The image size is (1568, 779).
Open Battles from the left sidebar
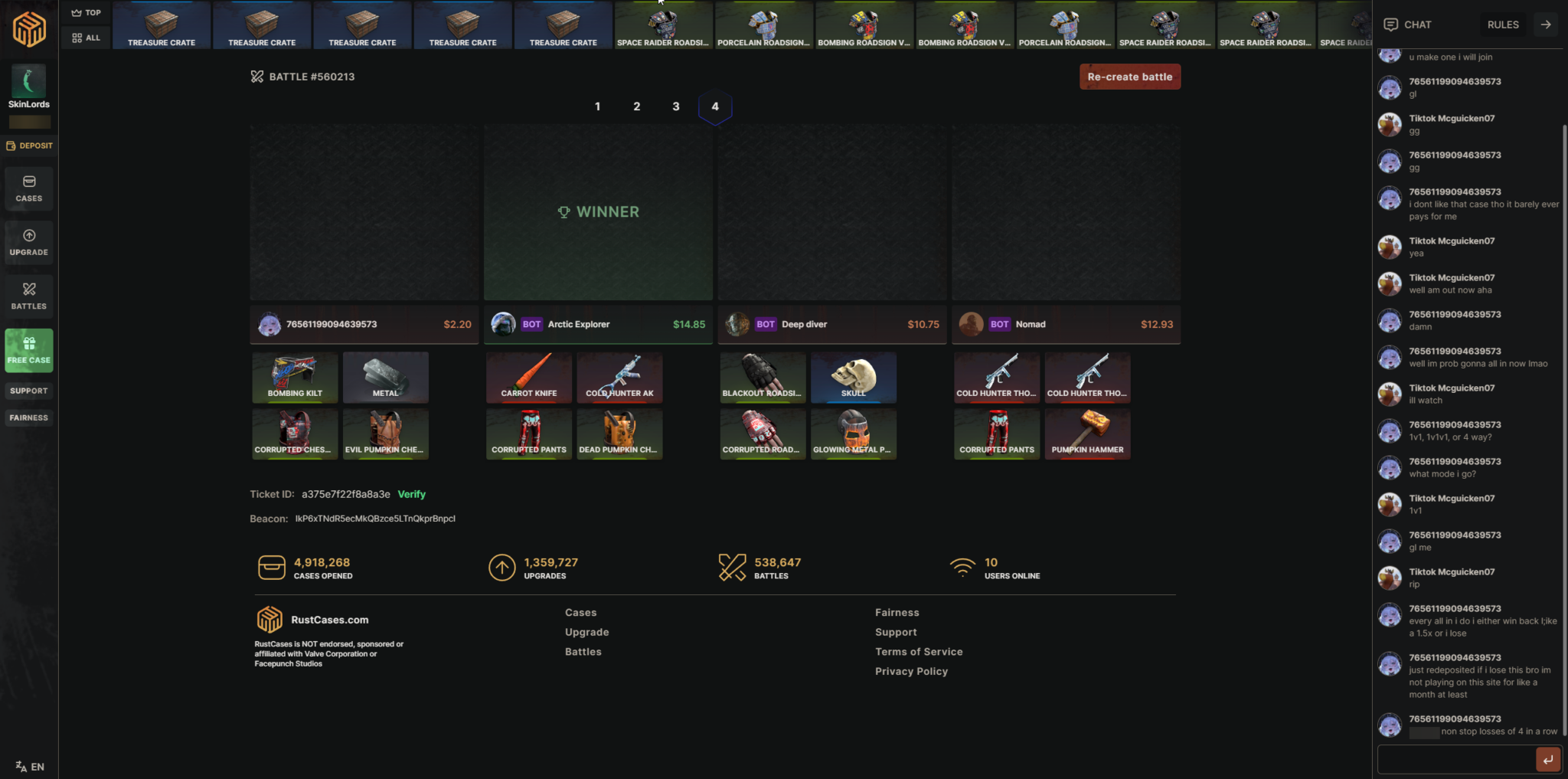click(x=28, y=296)
